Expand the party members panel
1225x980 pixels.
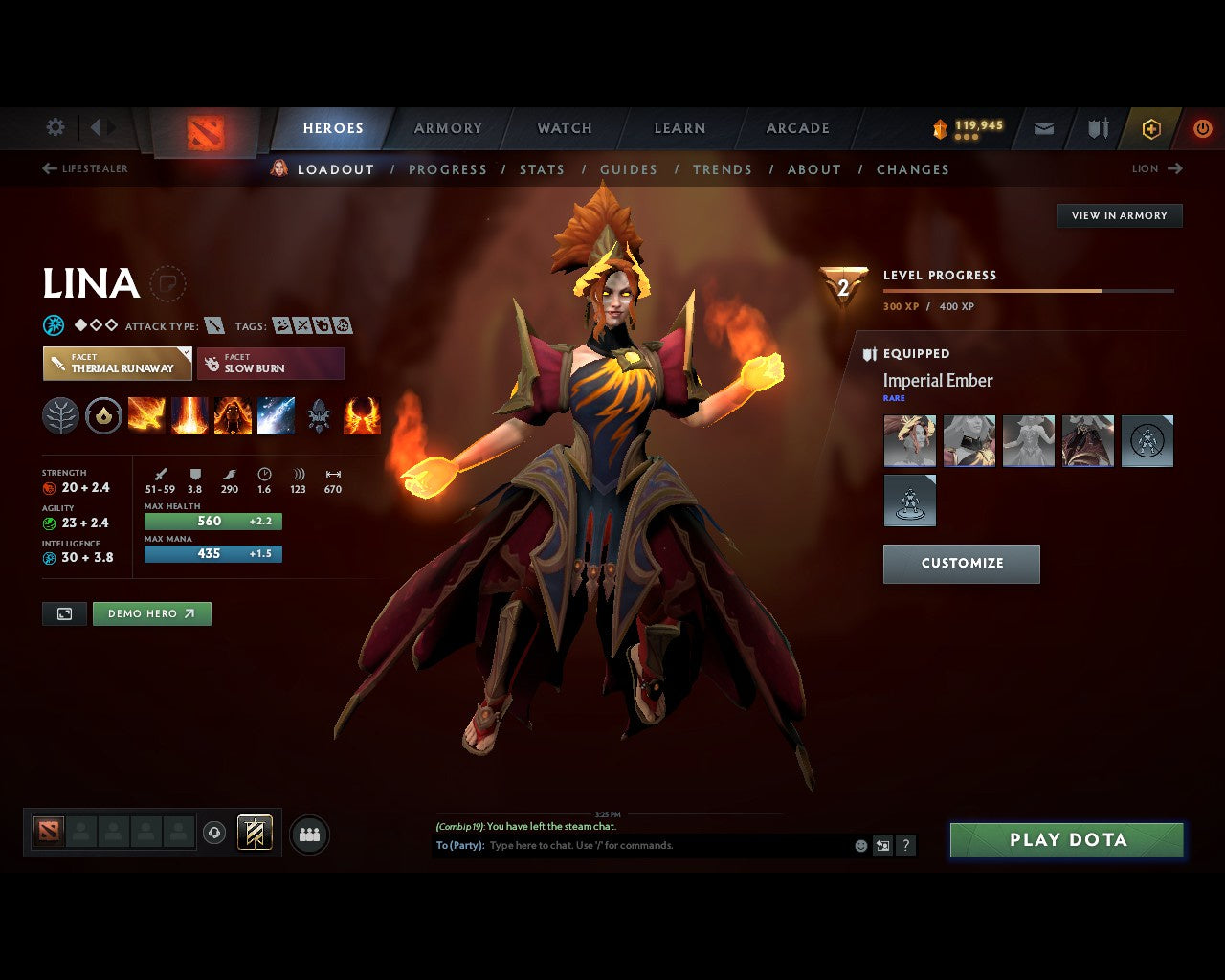[308, 833]
